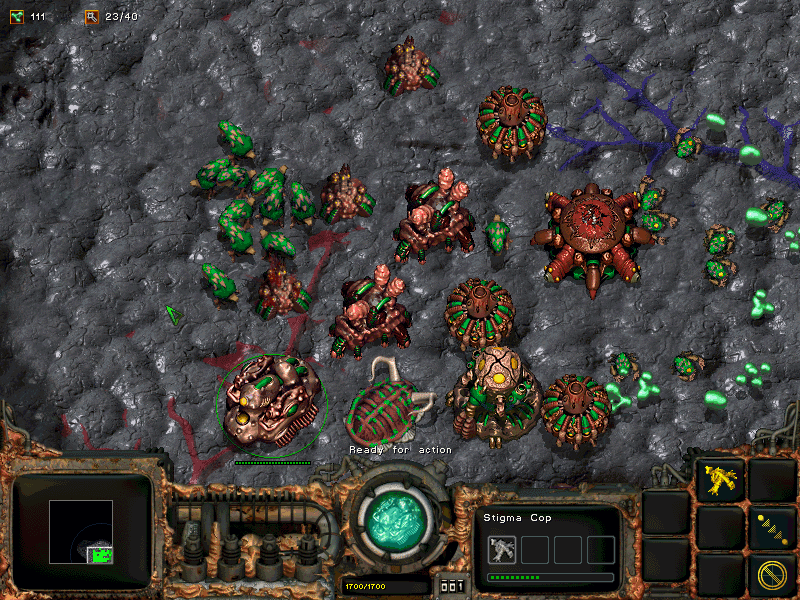
Task: Activate the yellow dotted-line rally point command
Action: click(x=771, y=528)
